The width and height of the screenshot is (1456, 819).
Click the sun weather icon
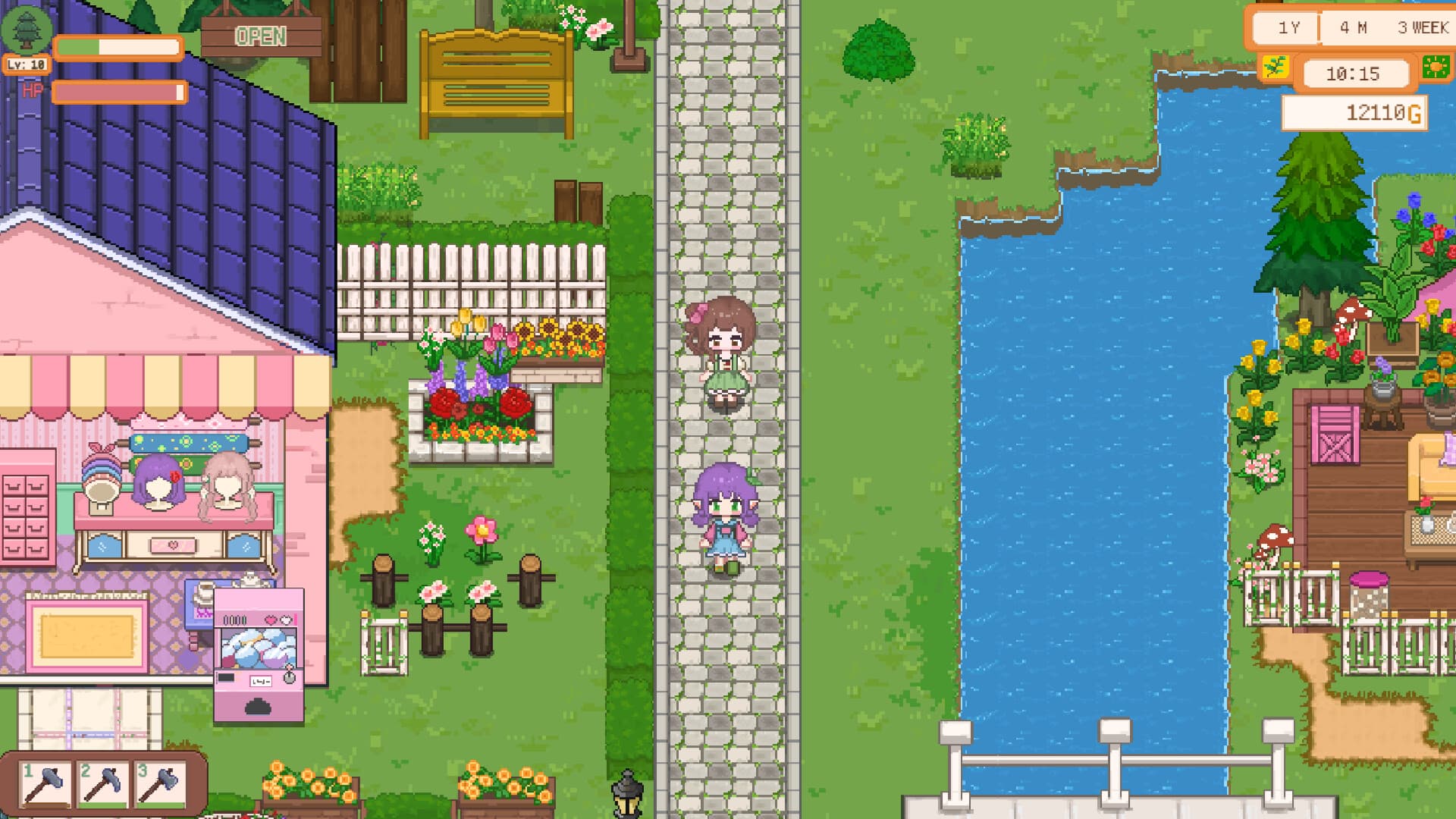[x=1439, y=67]
